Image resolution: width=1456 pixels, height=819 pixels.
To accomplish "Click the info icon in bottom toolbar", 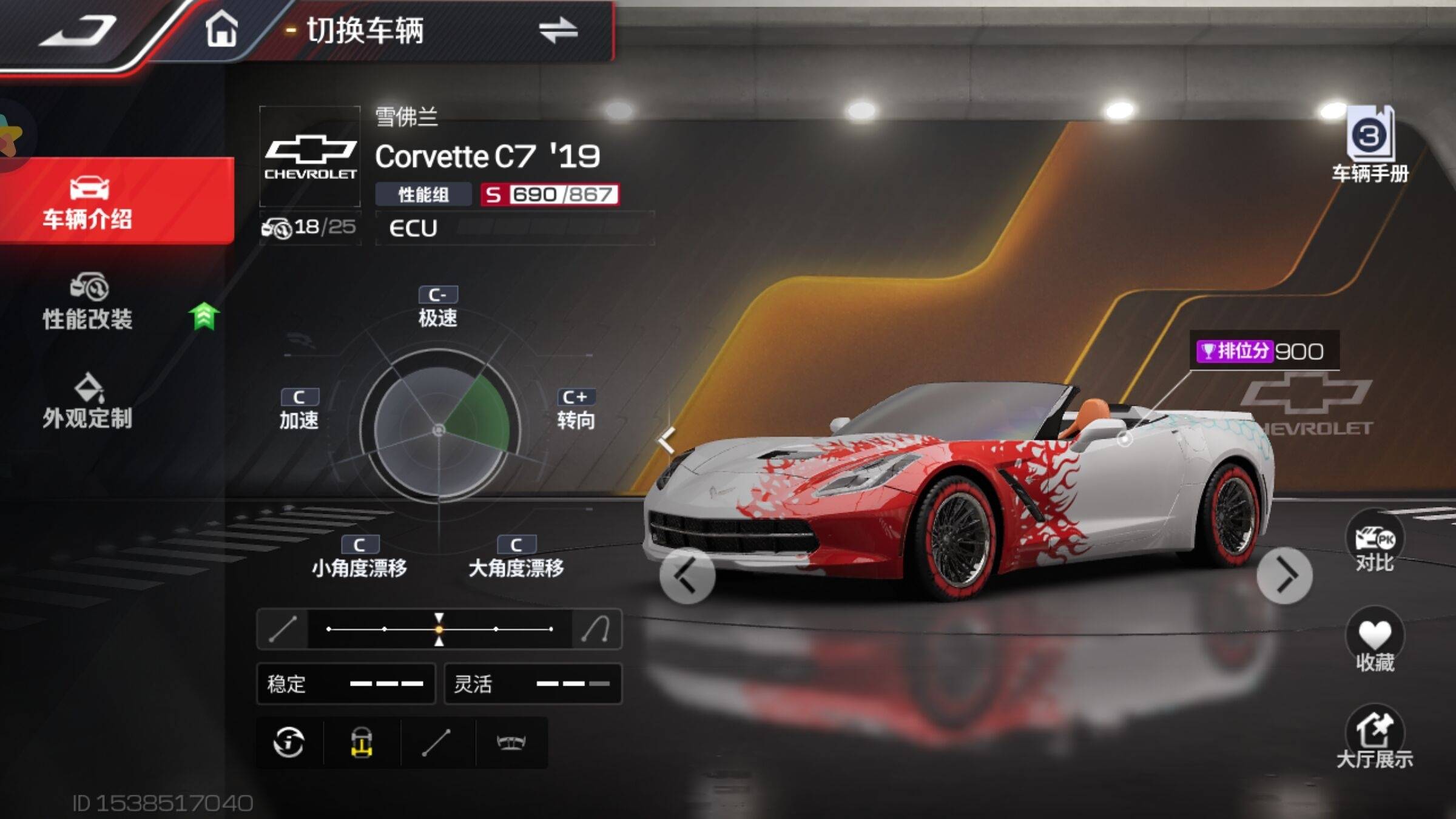I will (x=289, y=742).
